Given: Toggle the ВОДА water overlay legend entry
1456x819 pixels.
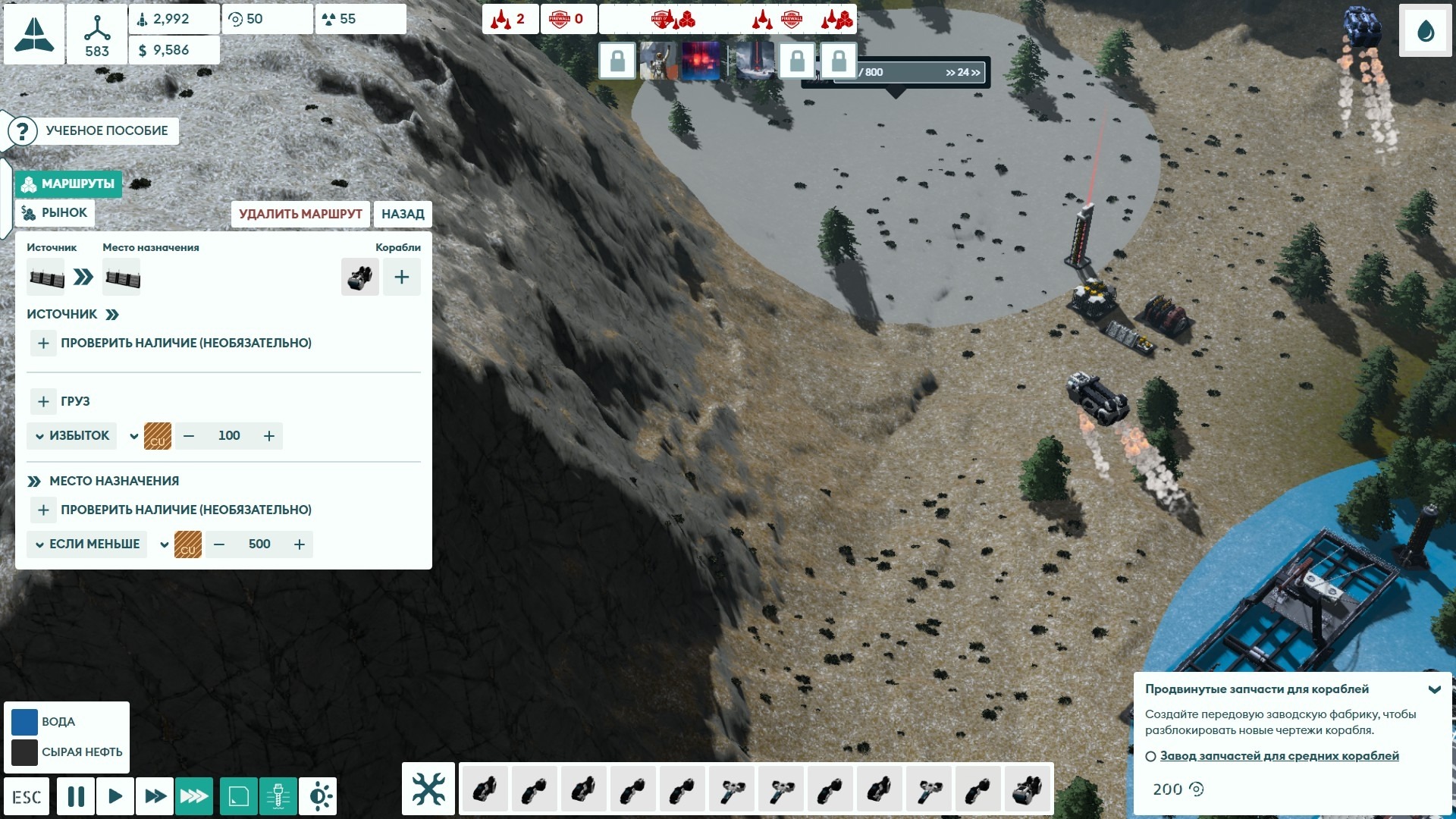Looking at the screenshot, I should pos(24,722).
